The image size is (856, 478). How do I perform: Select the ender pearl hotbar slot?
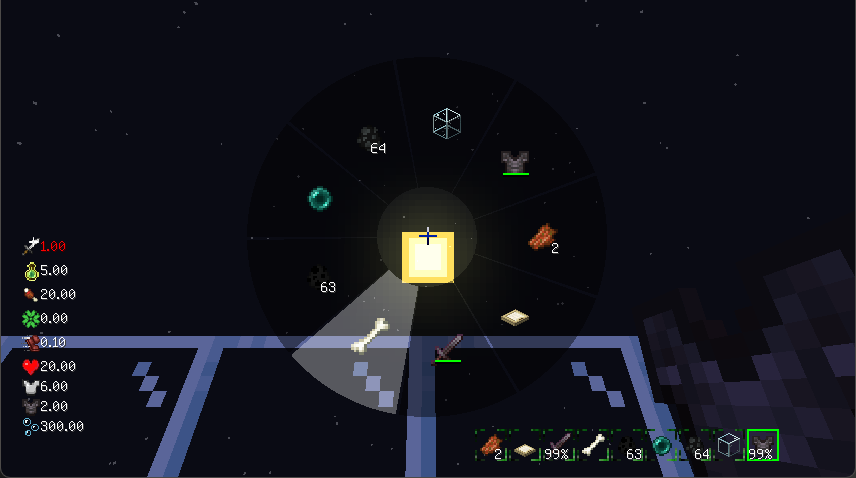661,445
